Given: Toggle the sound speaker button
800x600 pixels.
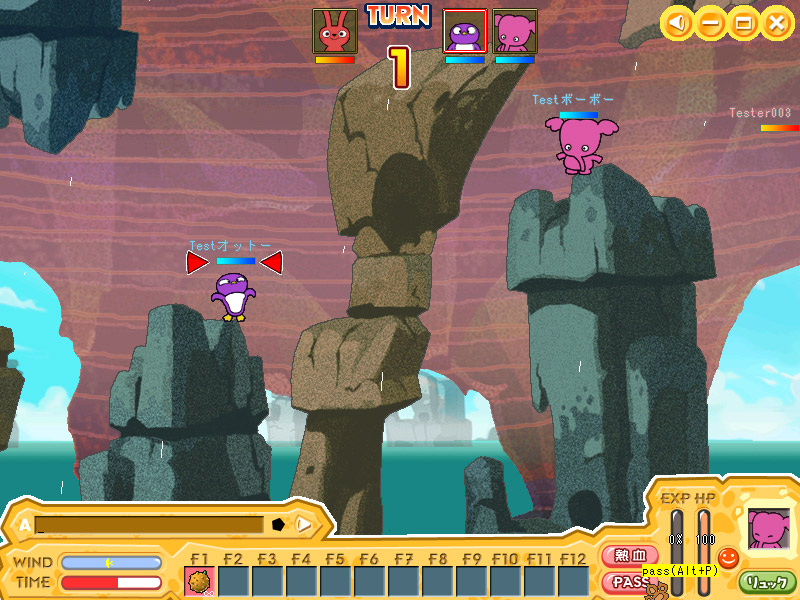Looking at the screenshot, I should (679, 22).
